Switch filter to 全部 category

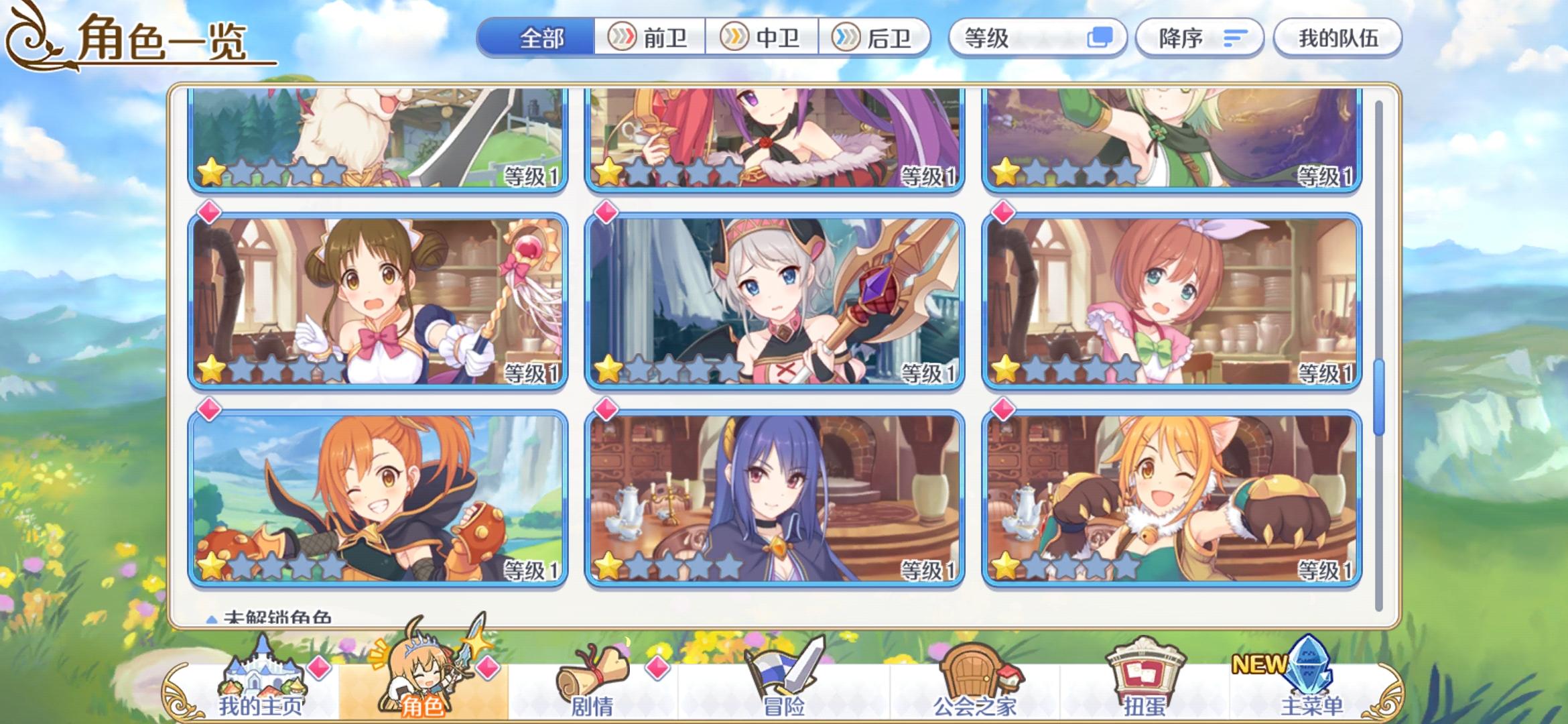[536, 38]
